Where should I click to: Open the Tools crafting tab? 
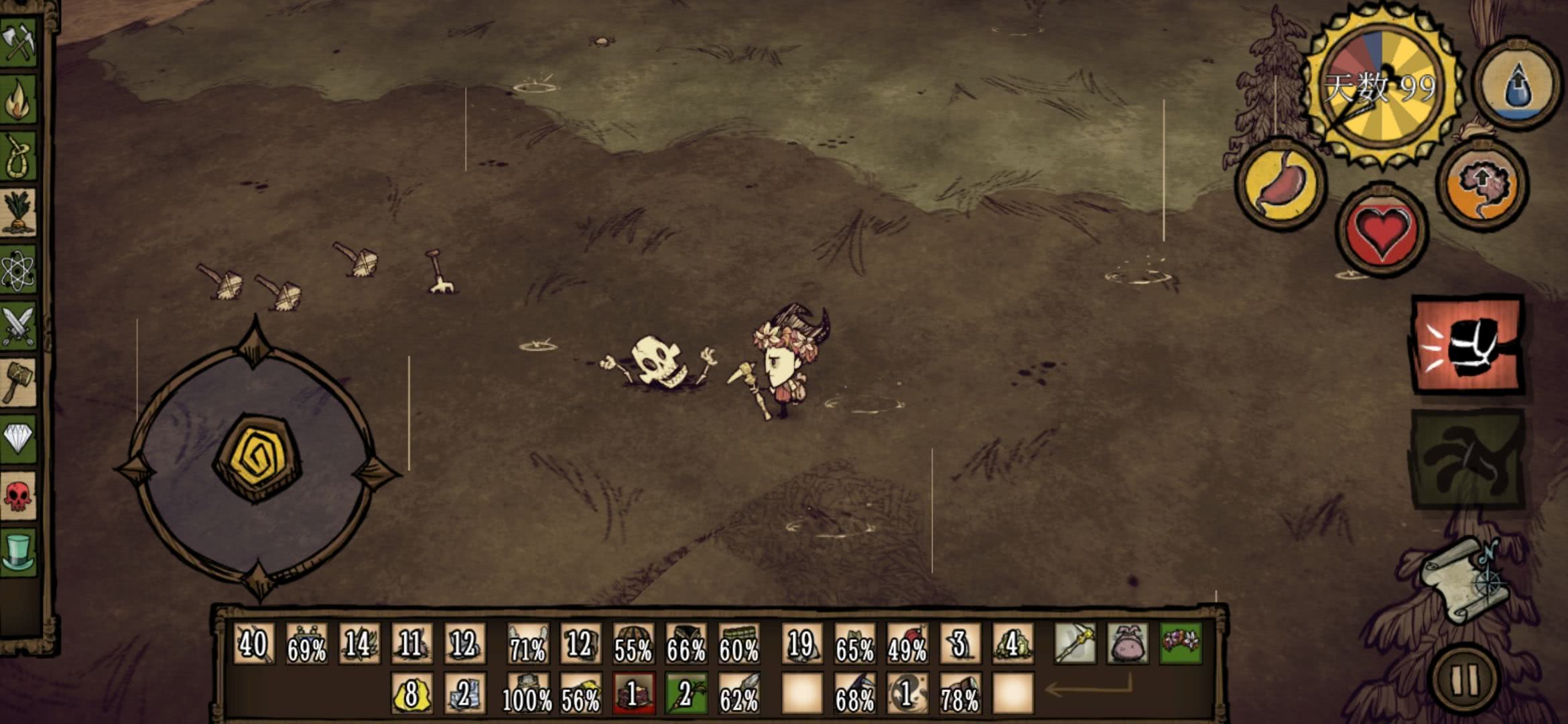click(x=18, y=42)
